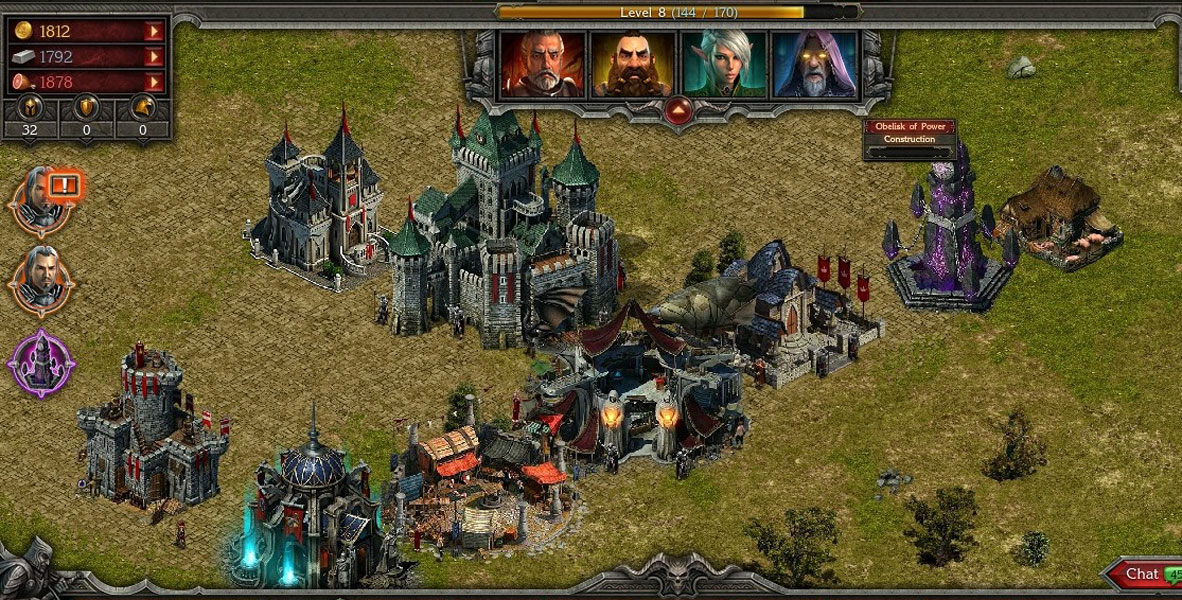This screenshot has width=1182, height=600.
Task: Choose the hooded wizard hero portrait
Action: [814, 64]
